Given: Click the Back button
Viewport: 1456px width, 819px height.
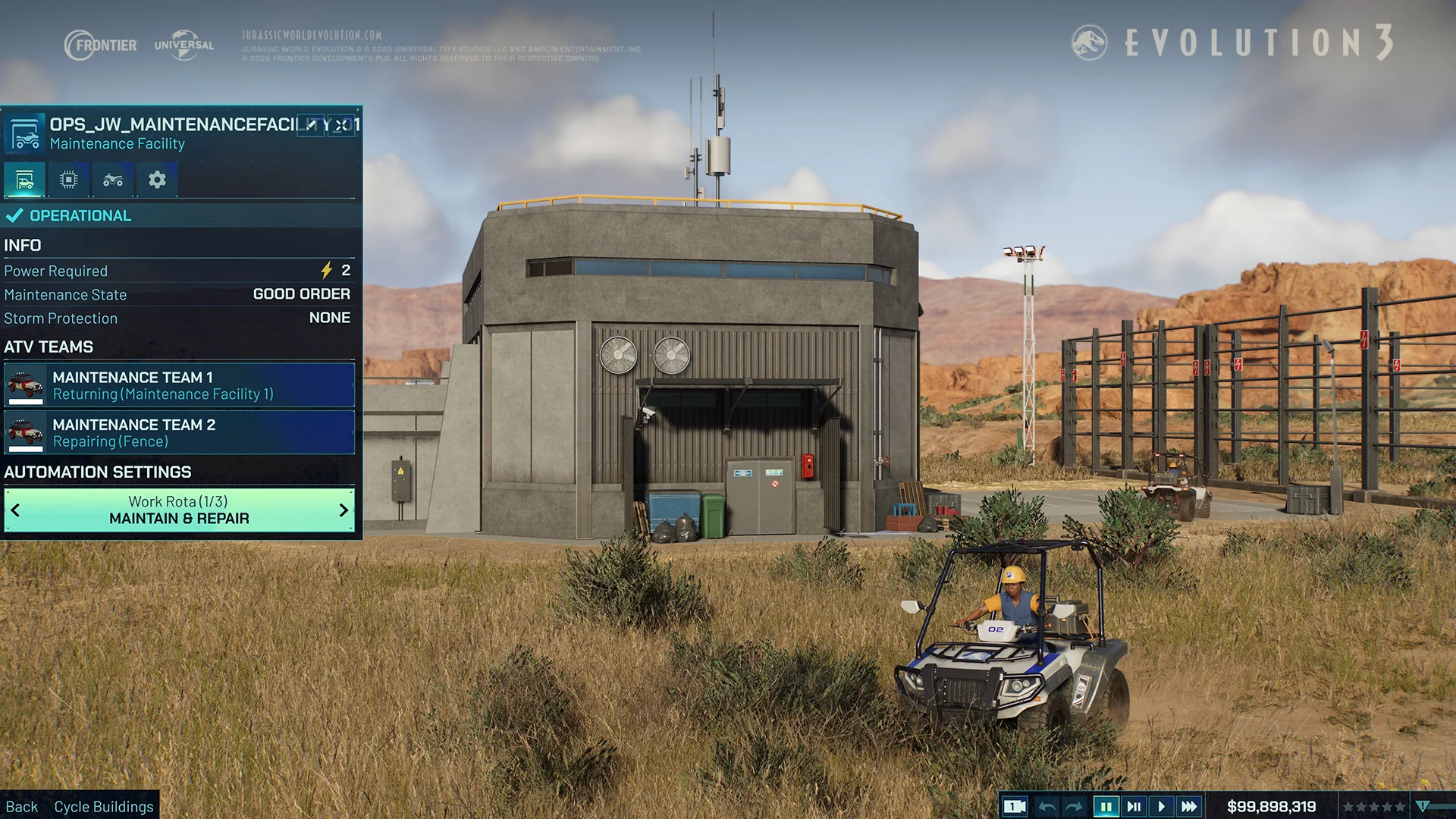Looking at the screenshot, I should (x=22, y=807).
